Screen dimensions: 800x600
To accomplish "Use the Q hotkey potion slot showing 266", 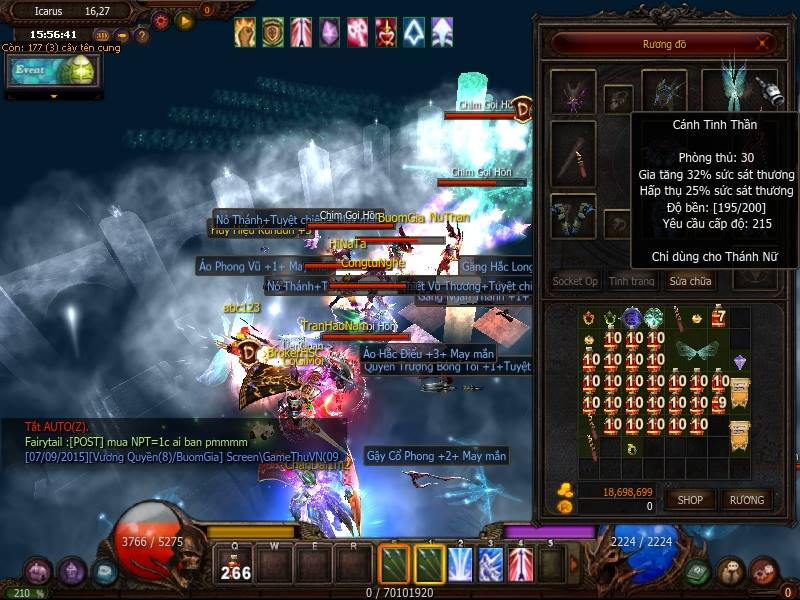I will tap(236, 566).
